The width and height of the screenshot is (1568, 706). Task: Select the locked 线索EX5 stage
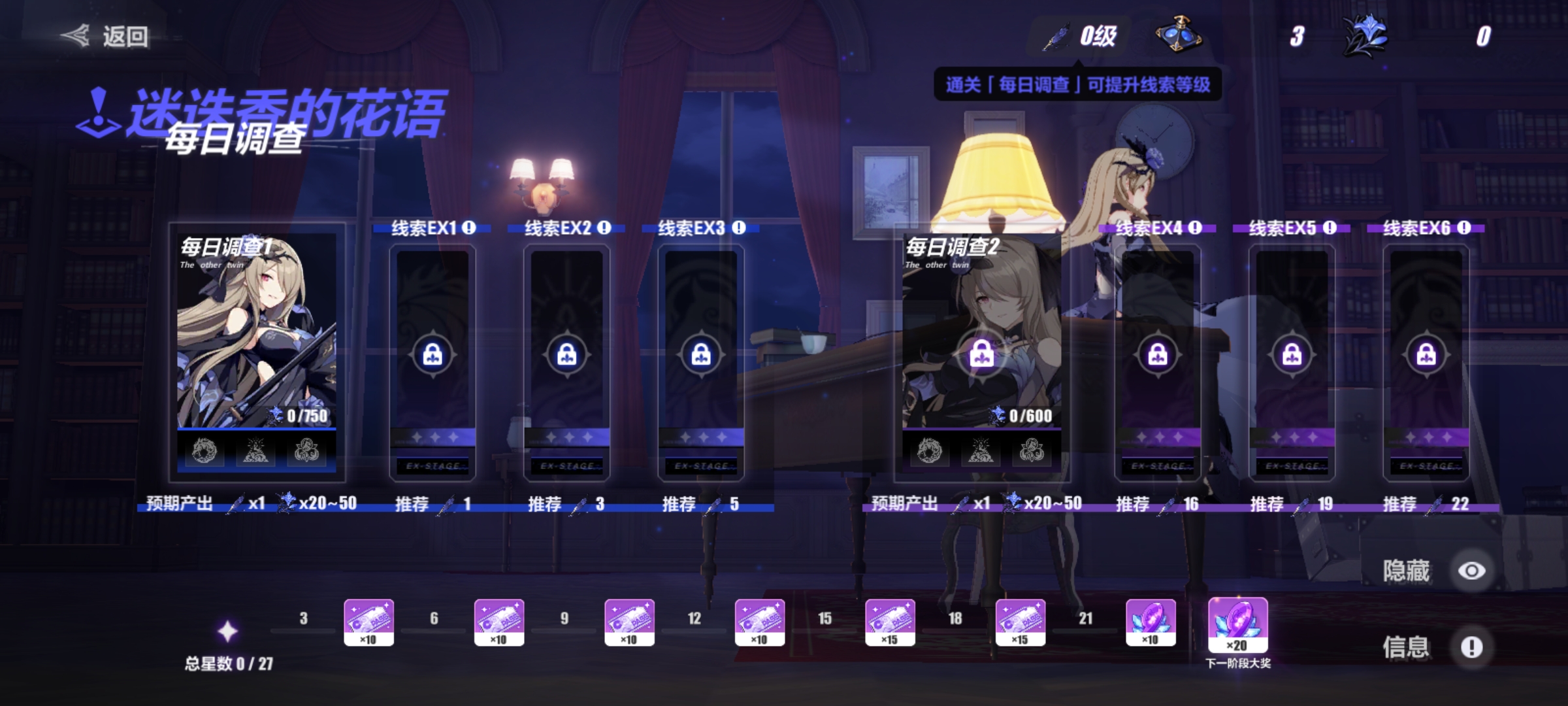(x=1292, y=356)
